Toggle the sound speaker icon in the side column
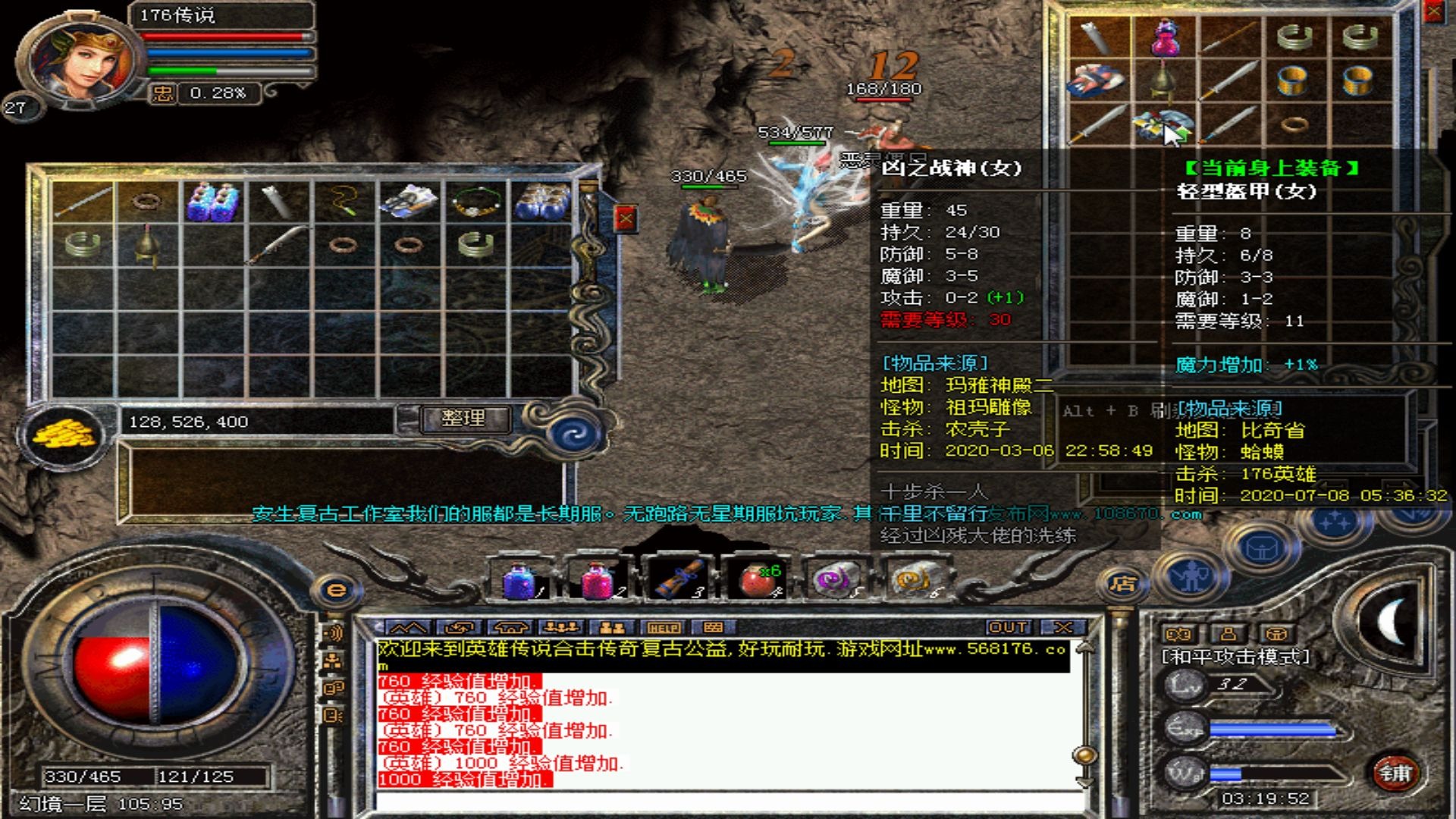 pyautogui.click(x=335, y=632)
